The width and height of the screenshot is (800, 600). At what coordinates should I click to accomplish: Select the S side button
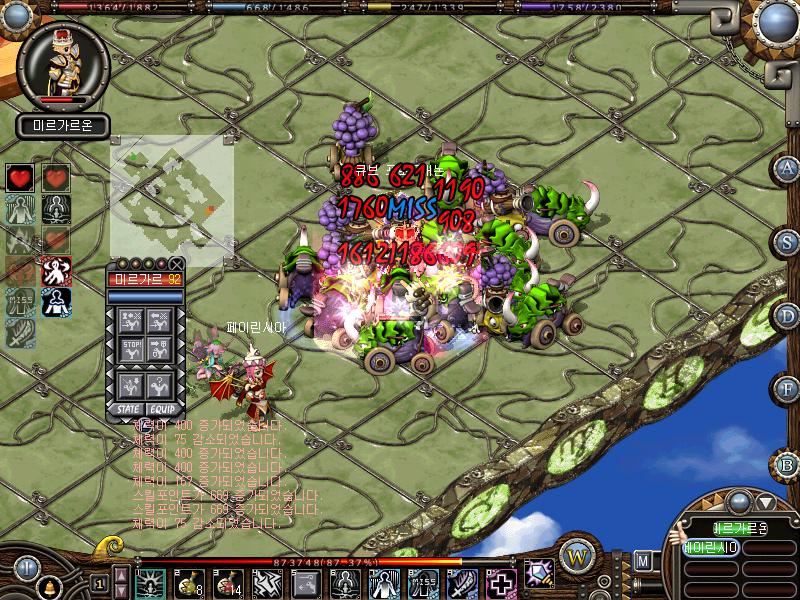point(789,242)
